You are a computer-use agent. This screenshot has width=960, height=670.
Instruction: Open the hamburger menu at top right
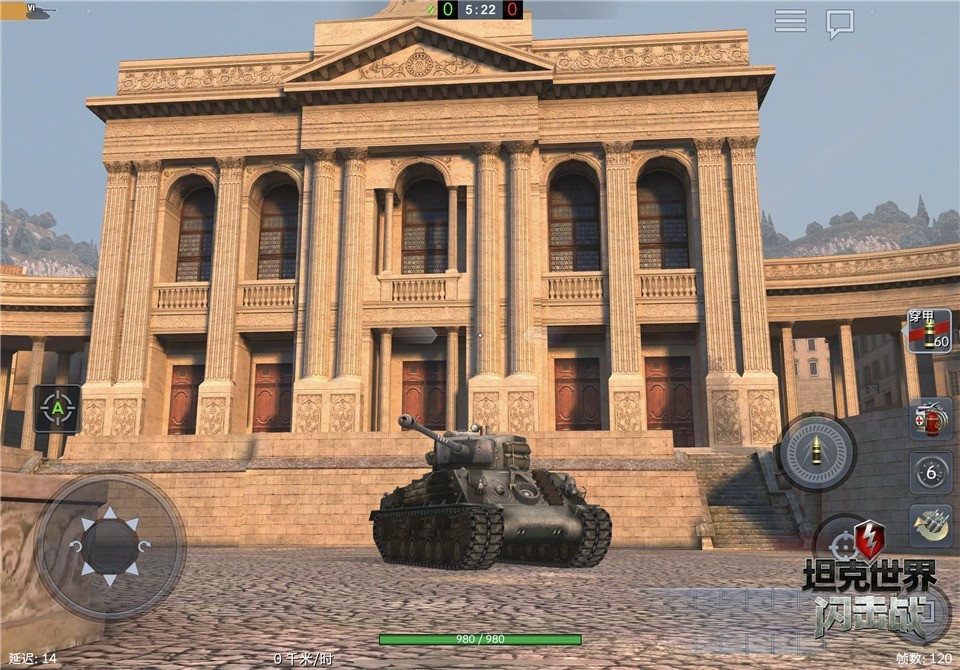pyautogui.click(x=790, y=21)
